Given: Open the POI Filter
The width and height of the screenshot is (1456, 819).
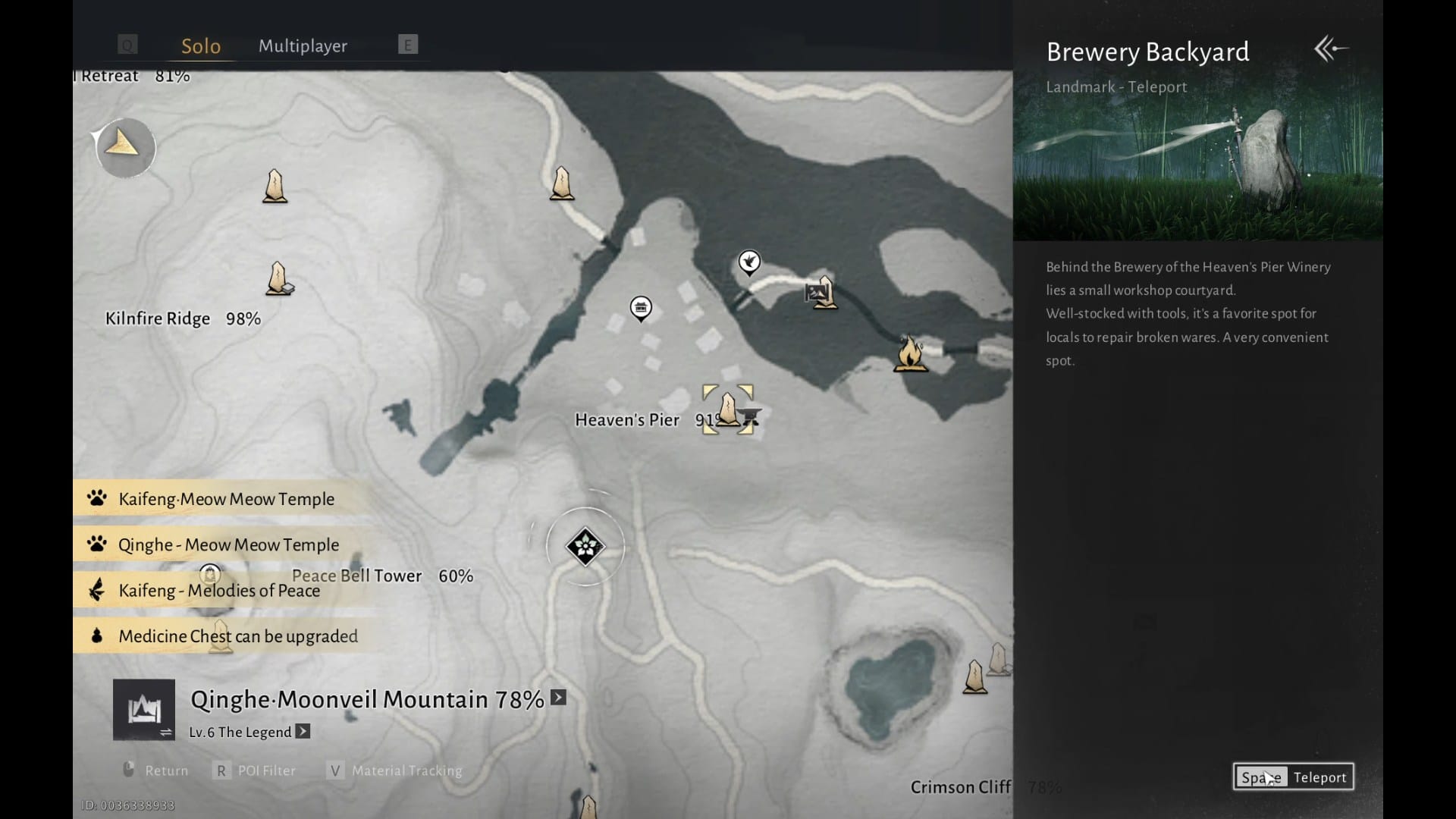Looking at the screenshot, I should click(x=256, y=770).
